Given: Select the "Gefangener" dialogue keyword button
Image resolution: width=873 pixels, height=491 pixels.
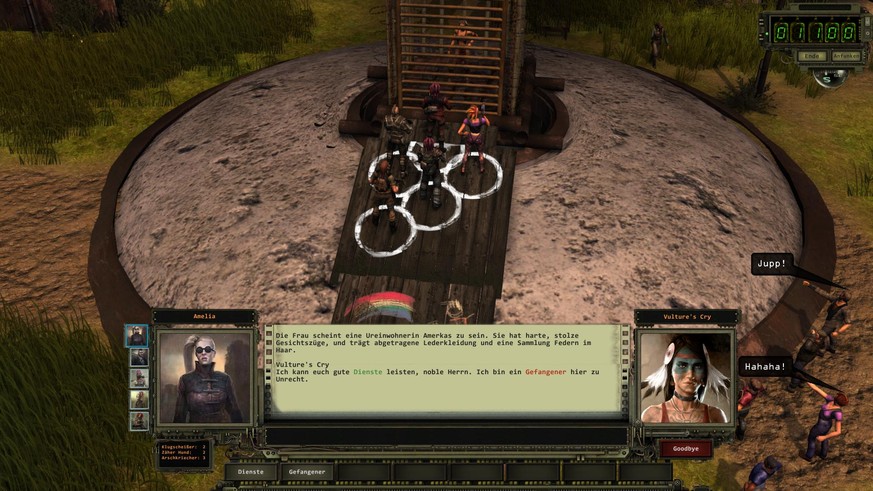Looking at the screenshot, I should coord(307,471).
